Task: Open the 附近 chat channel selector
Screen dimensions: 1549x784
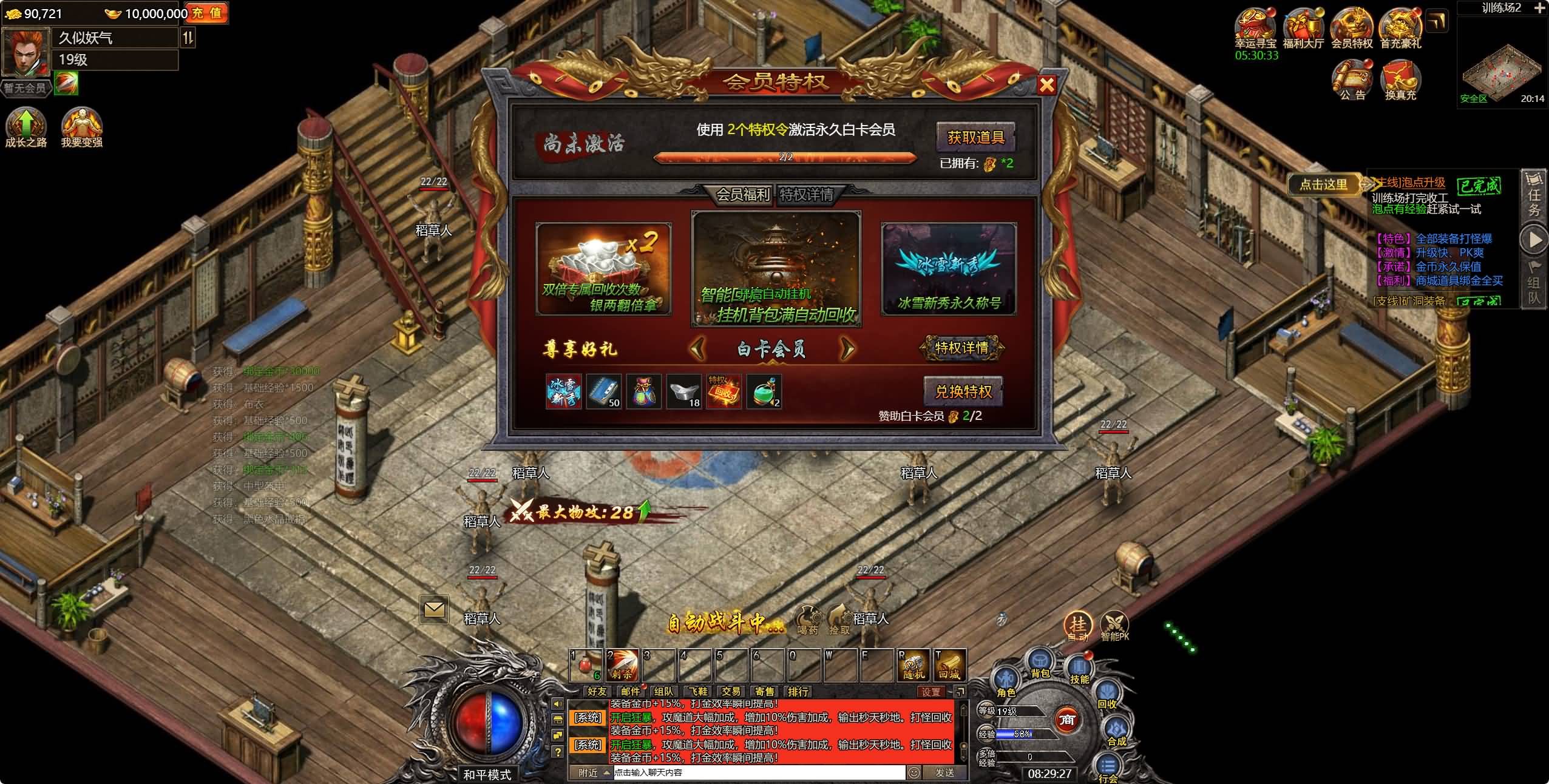Action: pyautogui.click(x=588, y=773)
